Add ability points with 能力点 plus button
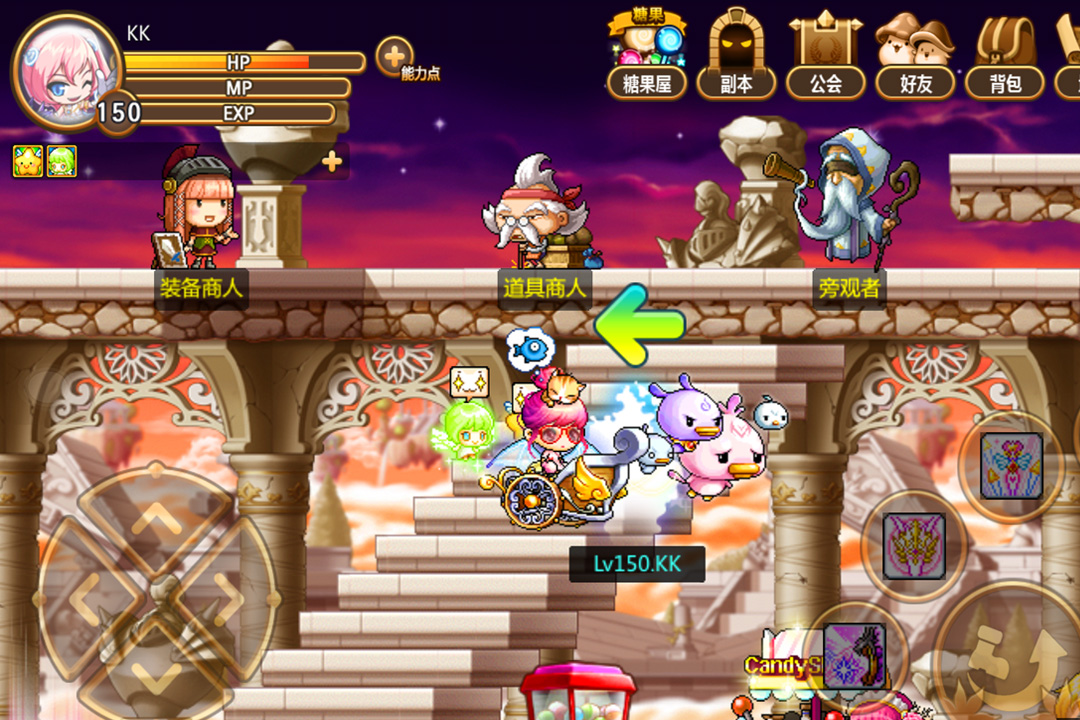This screenshot has width=1080, height=720. pyautogui.click(x=395, y=56)
